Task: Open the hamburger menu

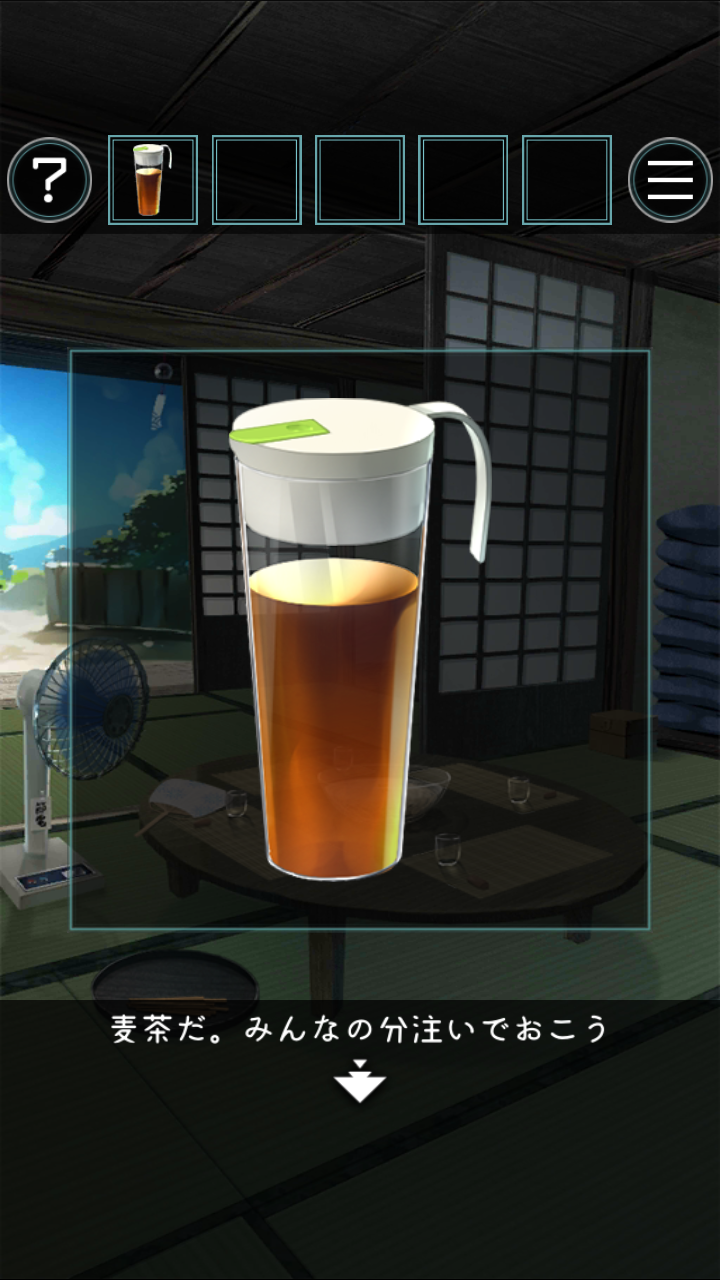Action: [x=670, y=180]
